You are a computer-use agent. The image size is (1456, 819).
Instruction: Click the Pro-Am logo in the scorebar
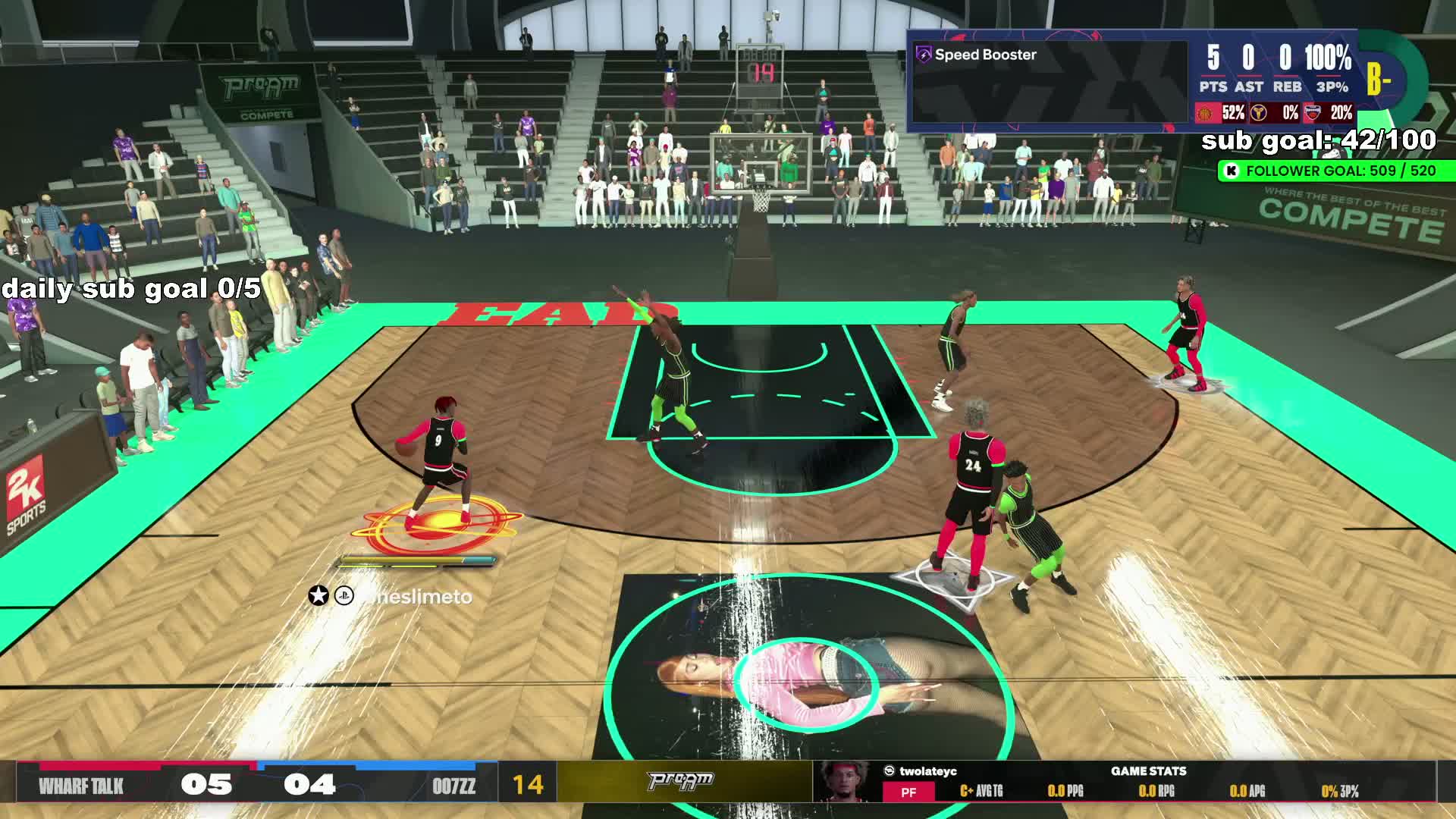click(680, 781)
